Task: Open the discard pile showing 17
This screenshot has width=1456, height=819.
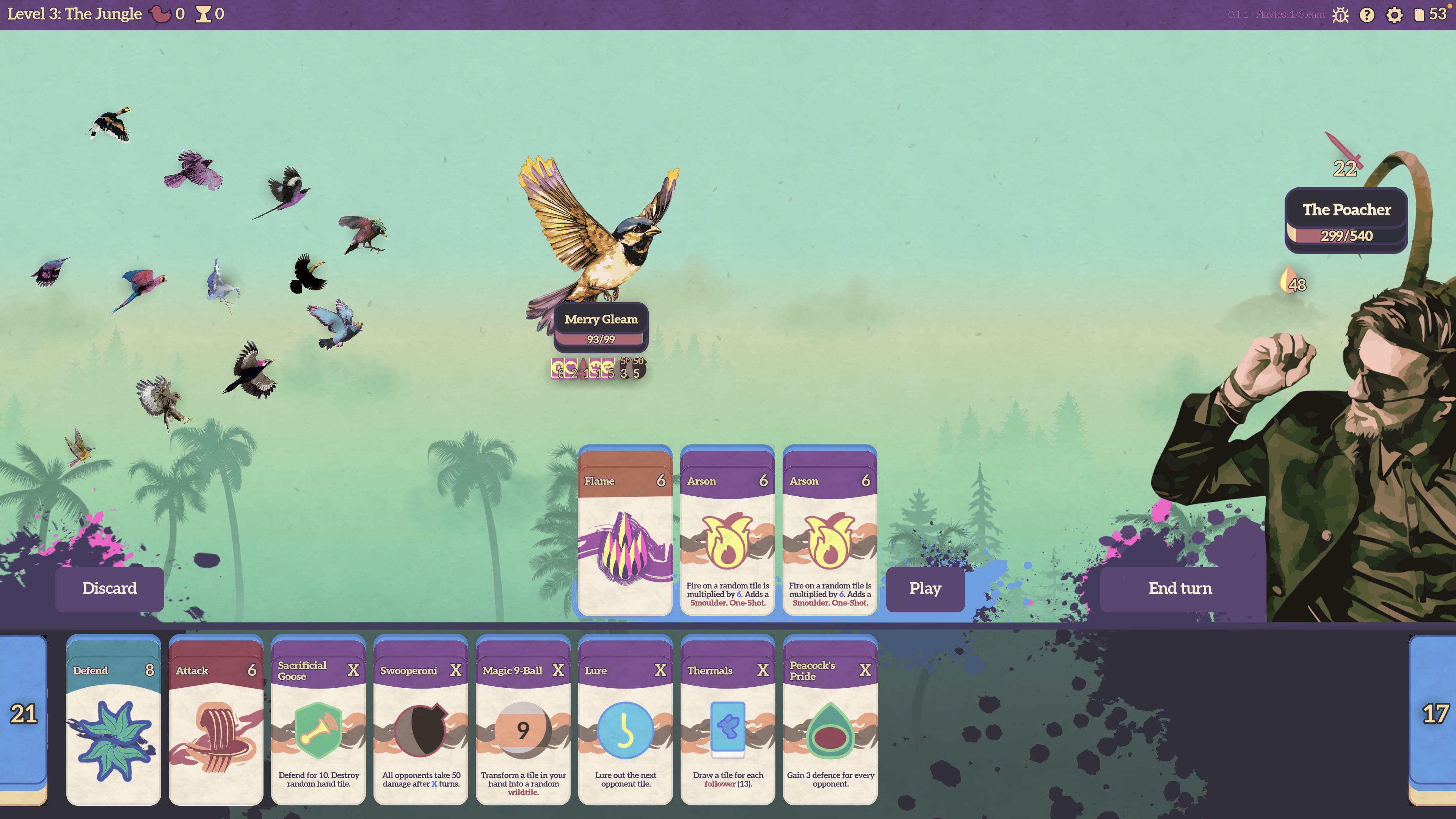Action: [x=1434, y=715]
